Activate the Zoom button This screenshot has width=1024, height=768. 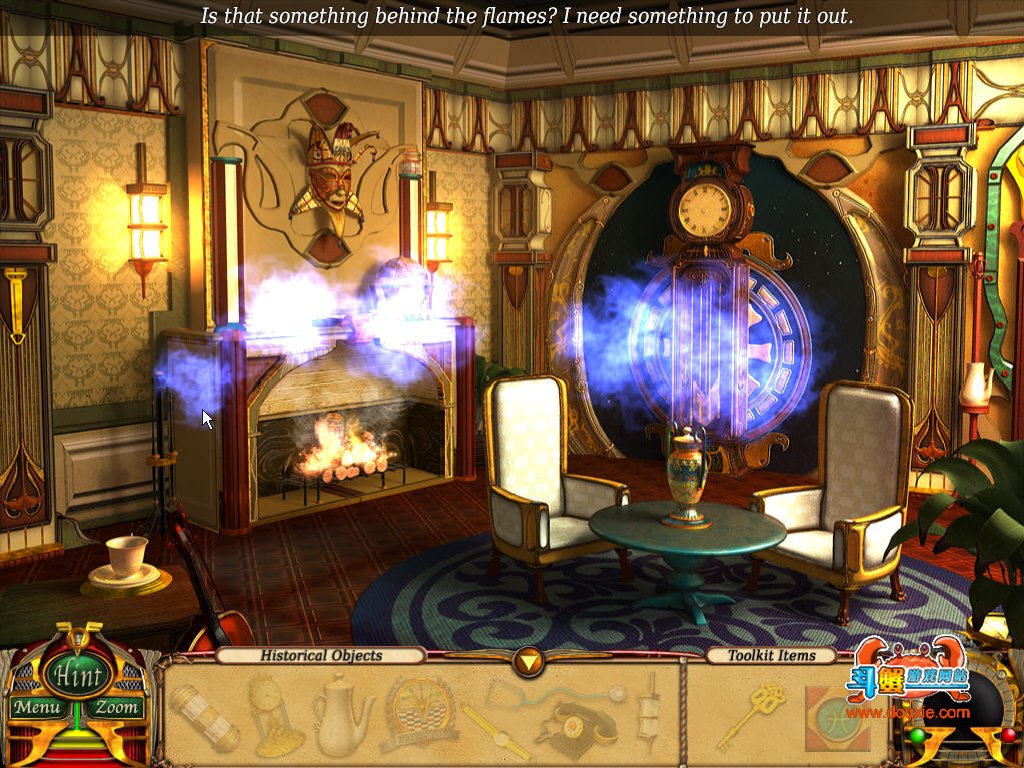(x=115, y=708)
